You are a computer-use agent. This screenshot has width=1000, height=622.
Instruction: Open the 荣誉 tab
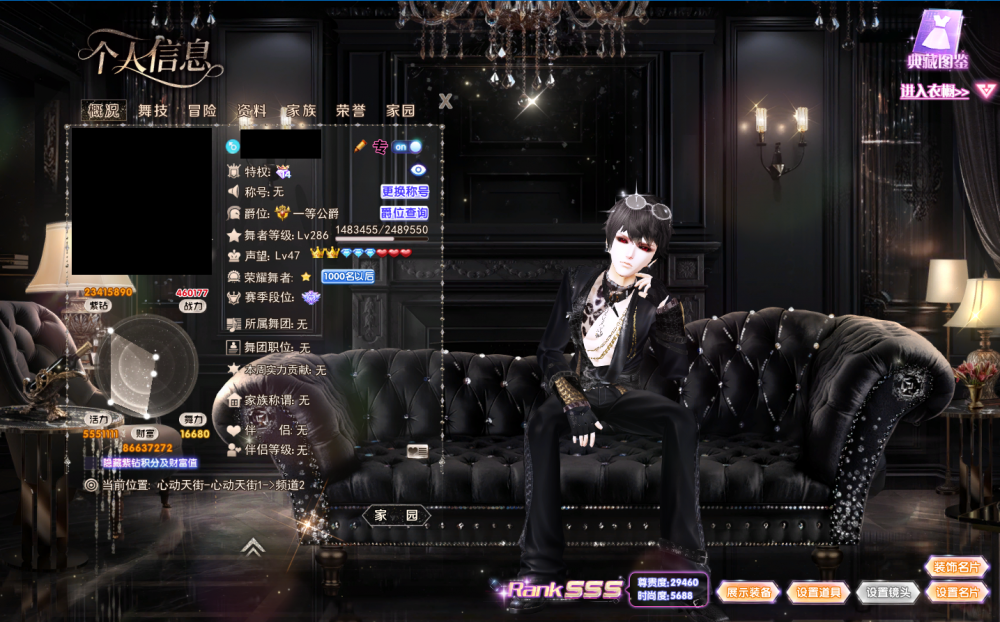point(351,111)
